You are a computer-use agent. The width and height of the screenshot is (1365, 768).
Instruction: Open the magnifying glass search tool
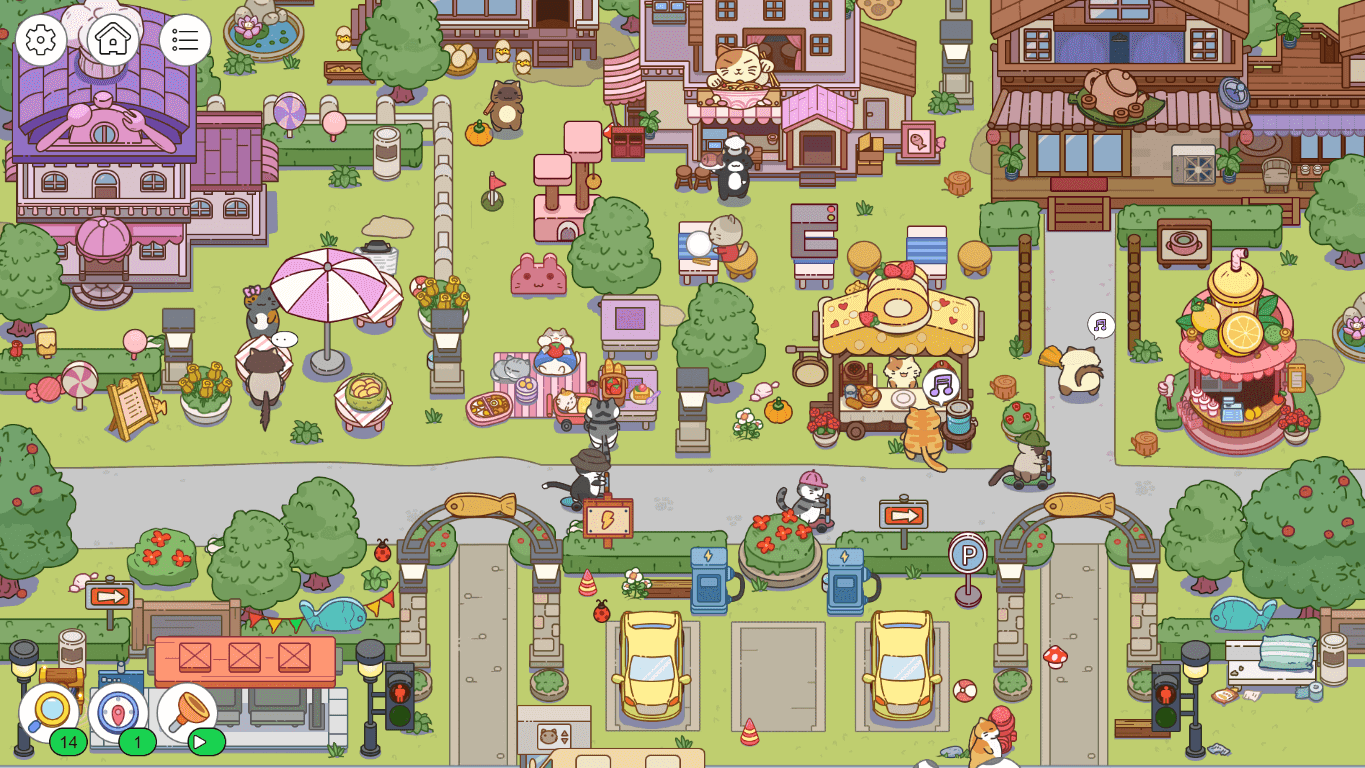[46, 712]
